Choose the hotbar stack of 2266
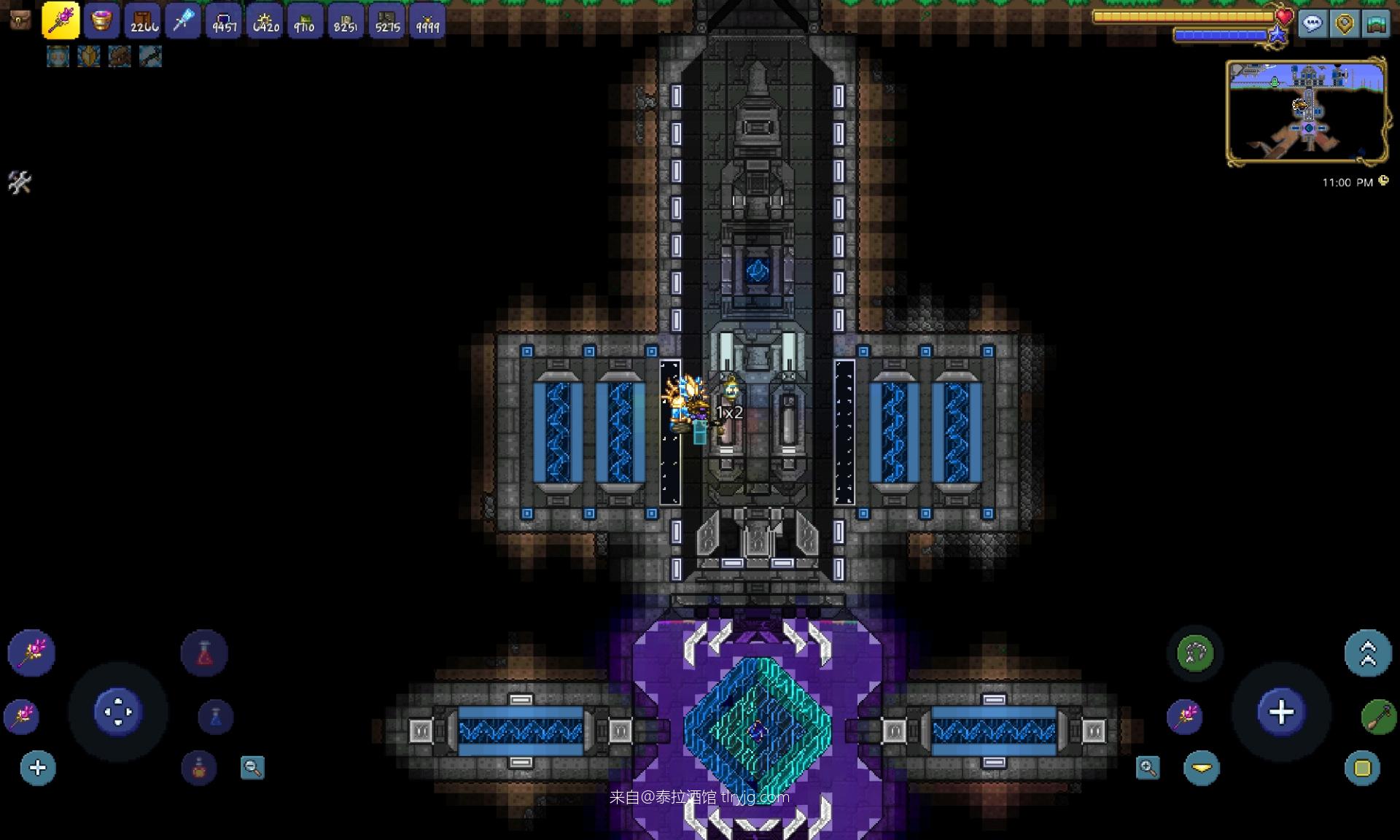1400x840 pixels. (143, 20)
